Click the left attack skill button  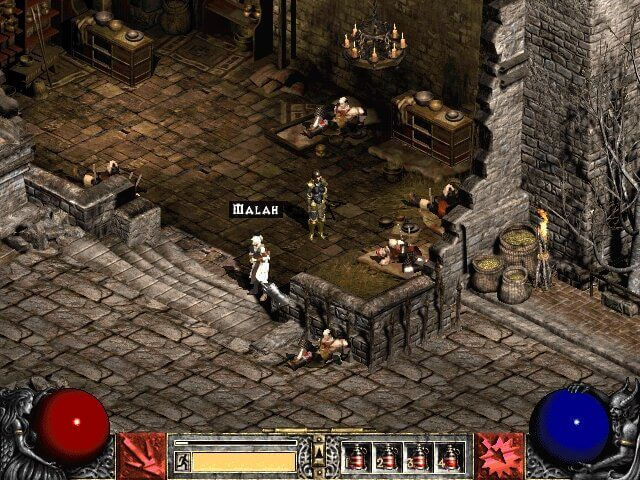click(x=141, y=455)
